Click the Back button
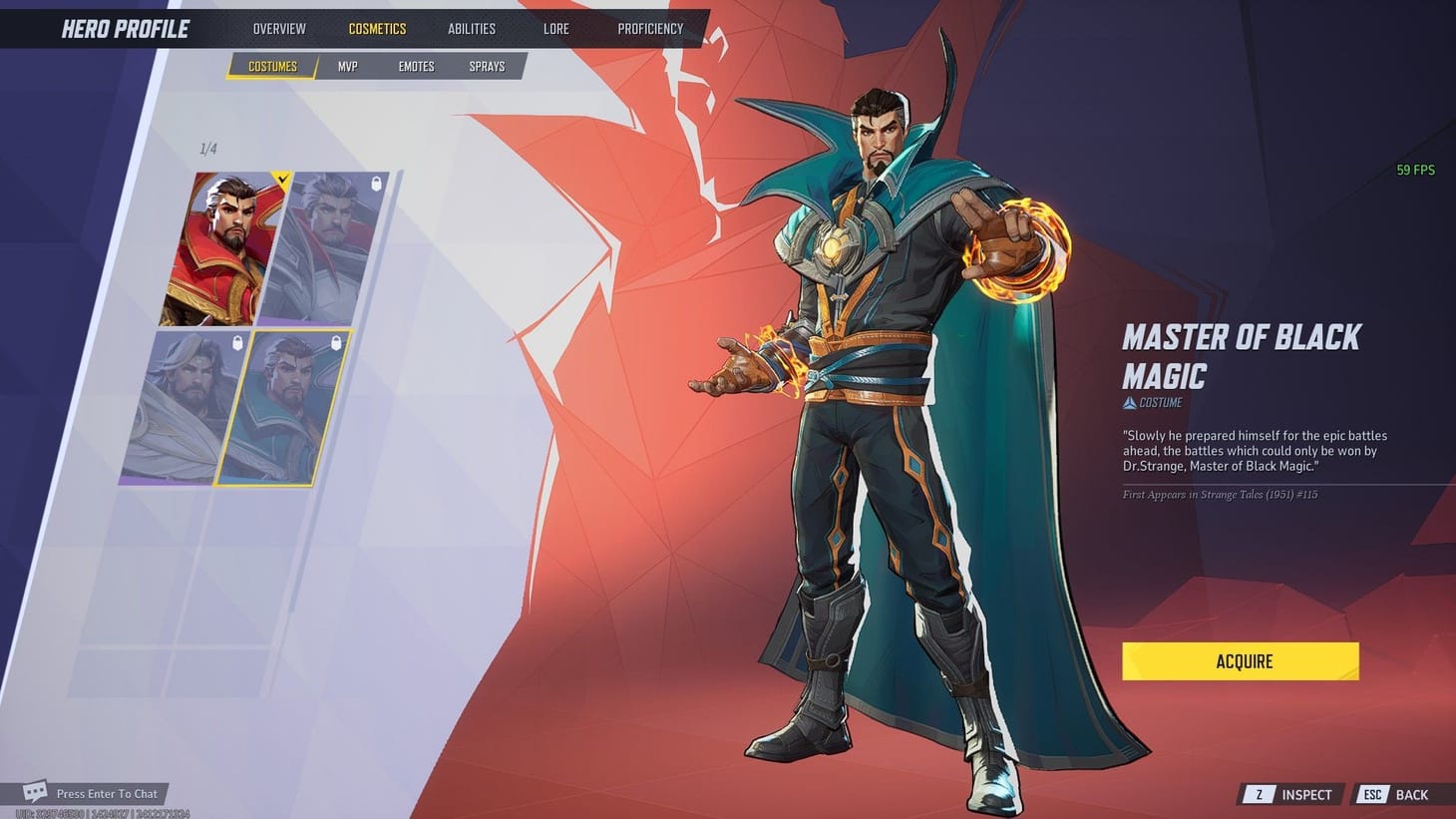1456x819 pixels. click(1411, 794)
